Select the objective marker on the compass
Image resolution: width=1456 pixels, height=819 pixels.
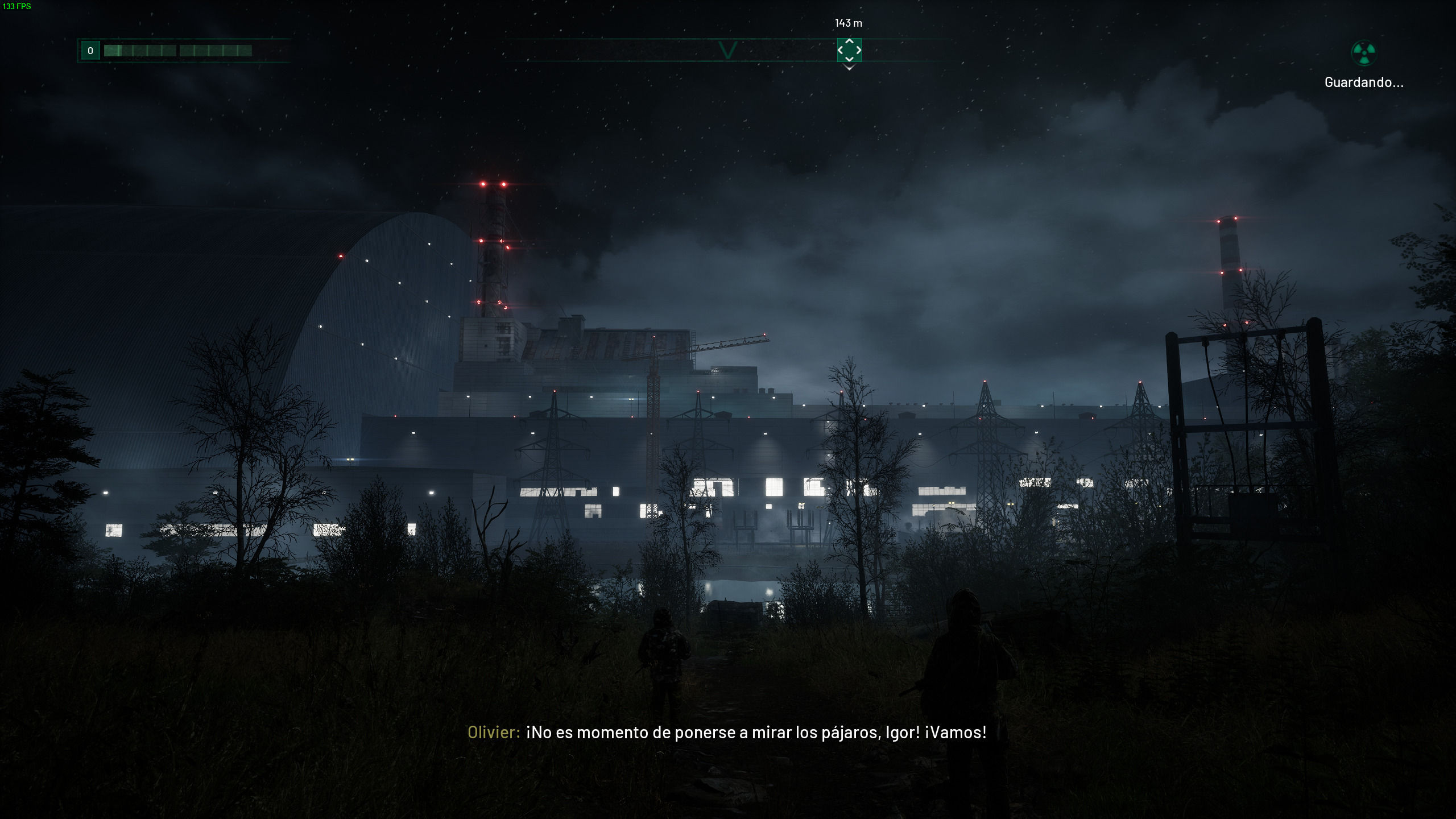(849, 50)
